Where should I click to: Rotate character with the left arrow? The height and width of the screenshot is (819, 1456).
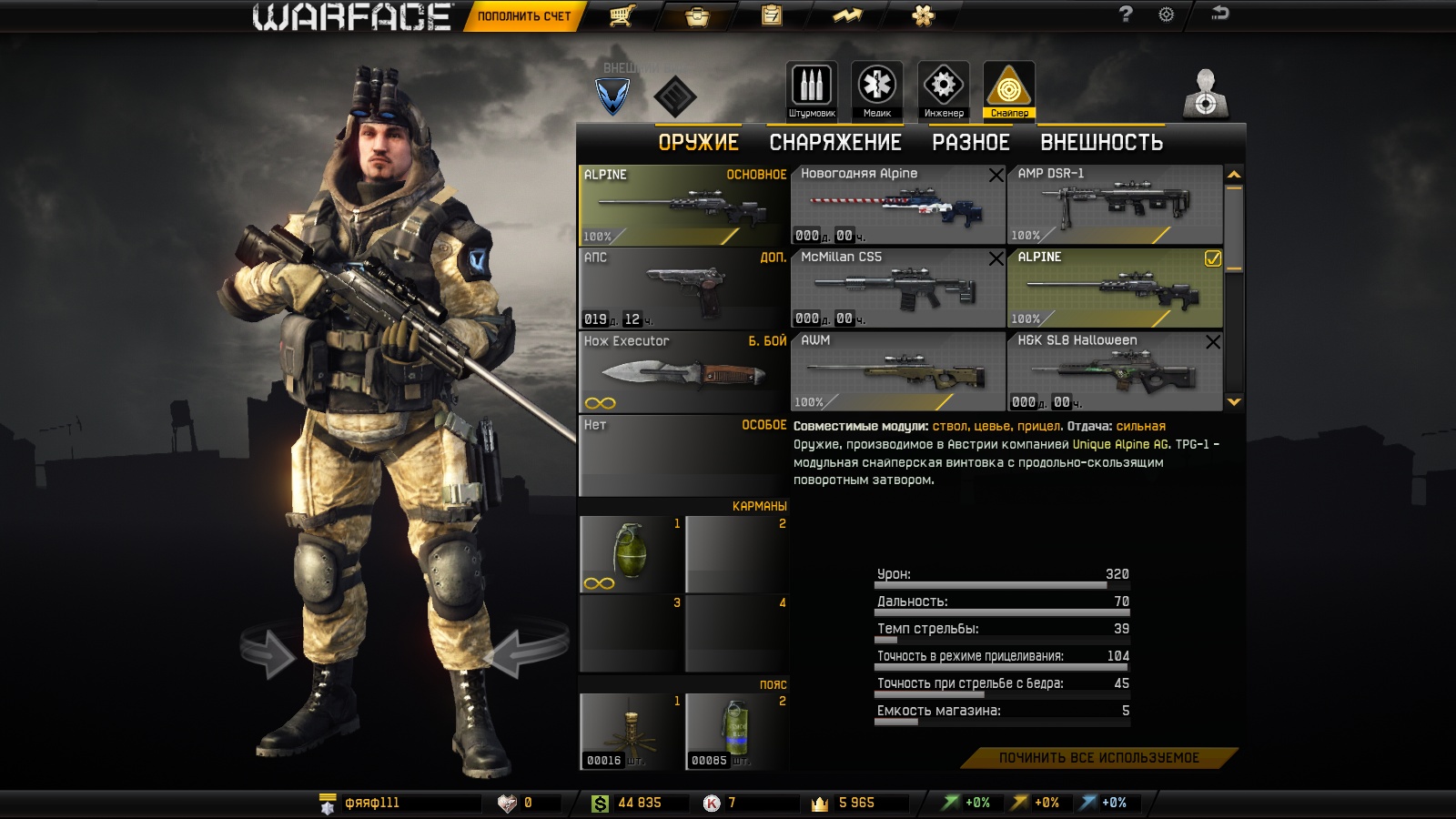coord(268,652)
